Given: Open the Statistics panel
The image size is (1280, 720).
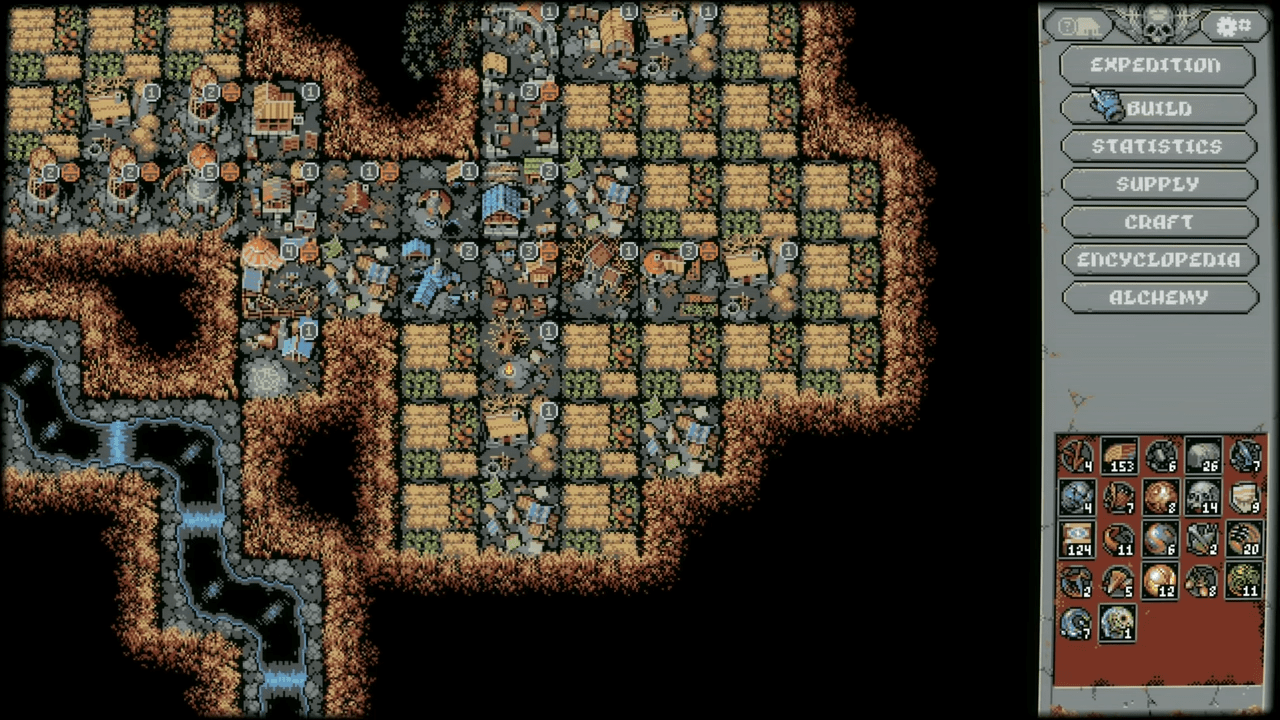Looking at the screenshot, I should [x=1157, y=146].
